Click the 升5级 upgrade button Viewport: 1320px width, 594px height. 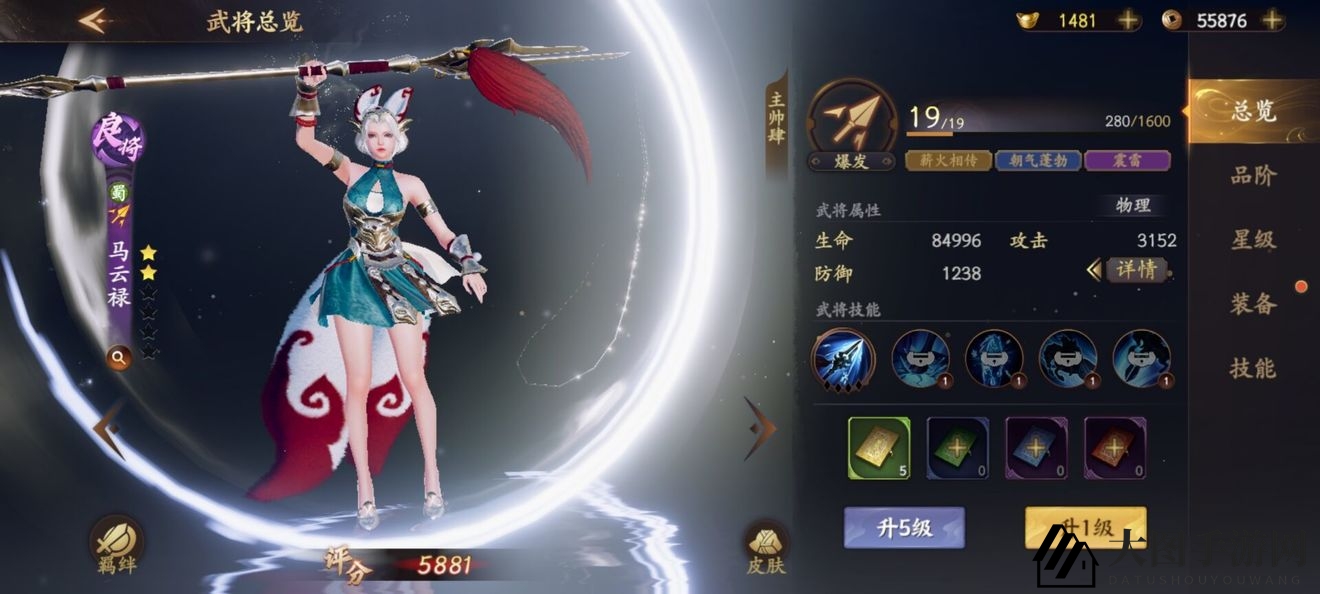tap(904, 527)
